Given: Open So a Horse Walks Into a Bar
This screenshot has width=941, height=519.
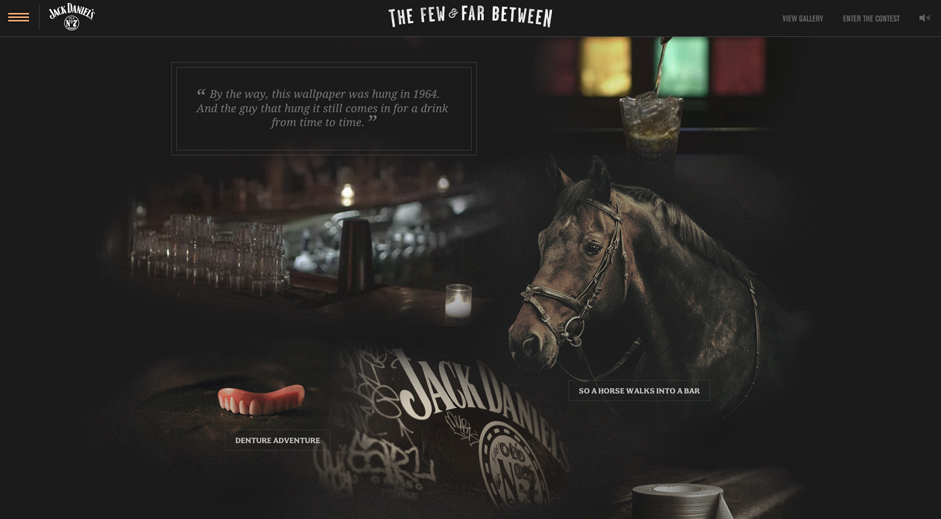Looking at the screenshot, I should point(639,391).
